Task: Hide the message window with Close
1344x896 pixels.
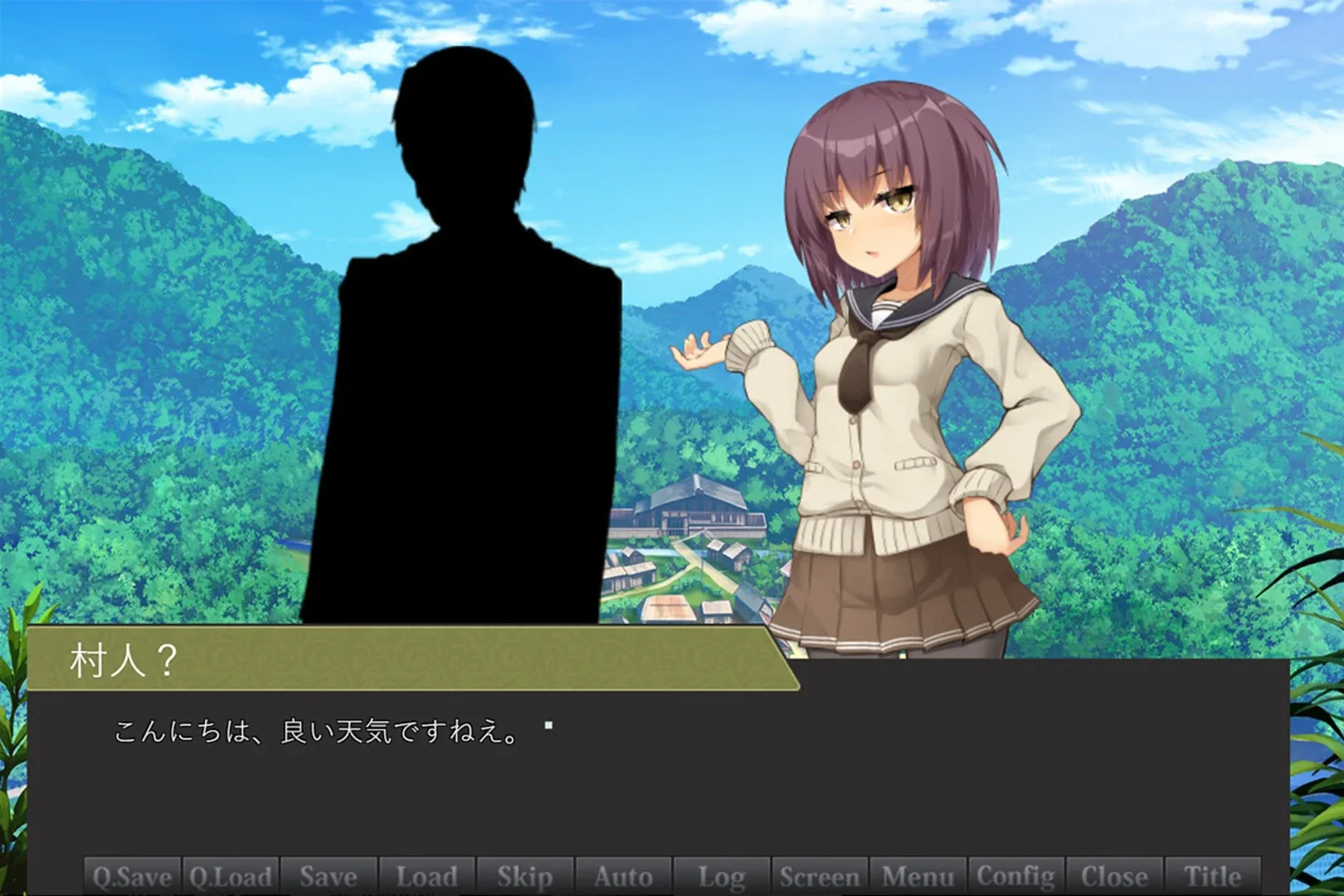Action: 1112,876
